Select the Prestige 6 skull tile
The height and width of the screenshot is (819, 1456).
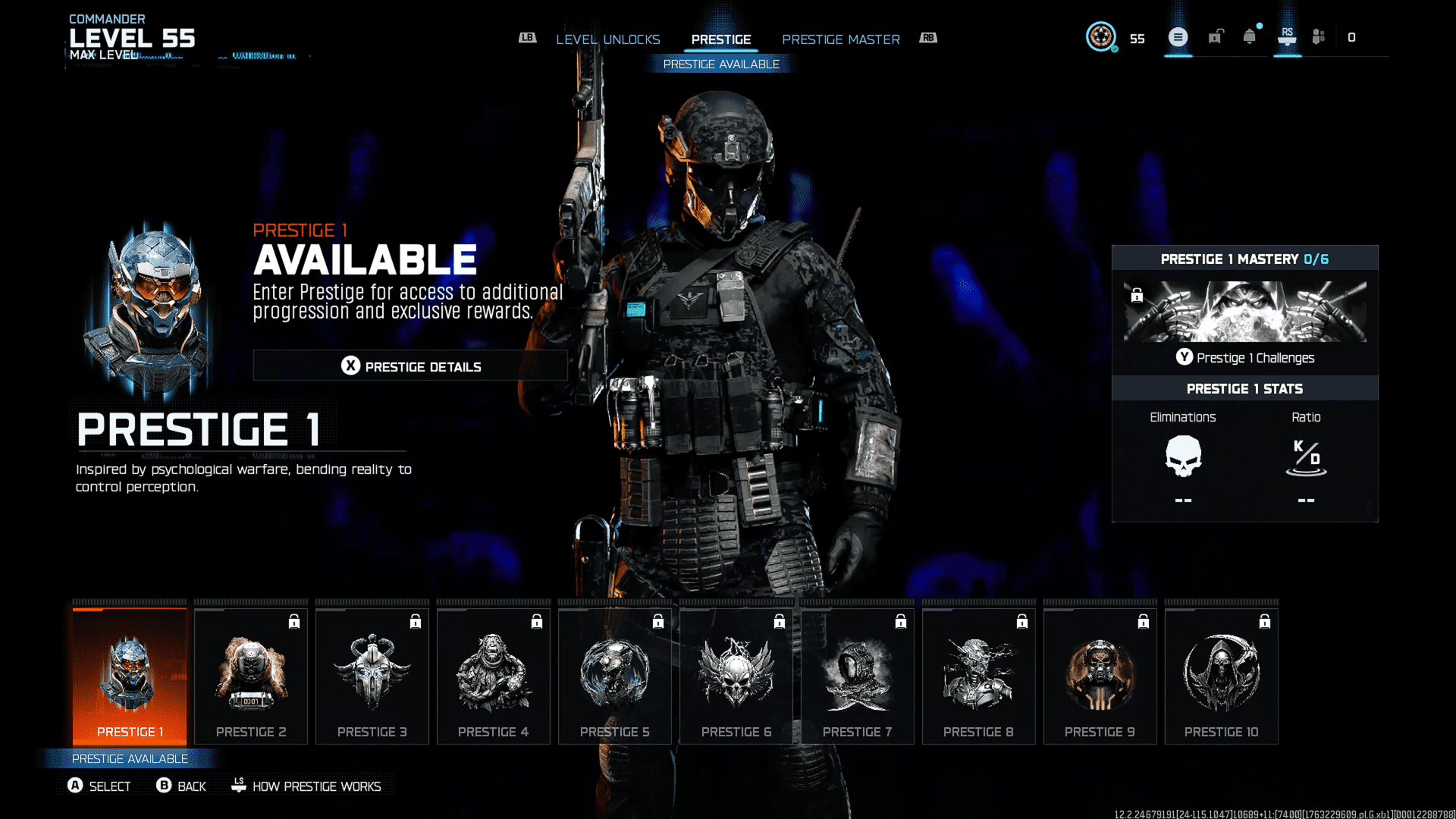tap(736, 676)
